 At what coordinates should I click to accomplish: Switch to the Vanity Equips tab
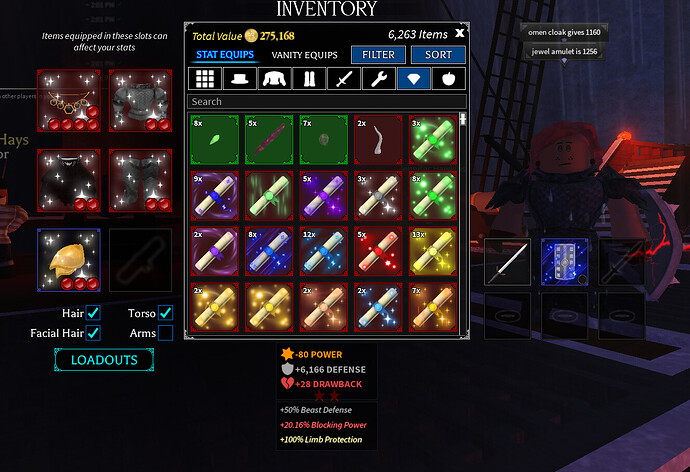(x=305, y=55)
